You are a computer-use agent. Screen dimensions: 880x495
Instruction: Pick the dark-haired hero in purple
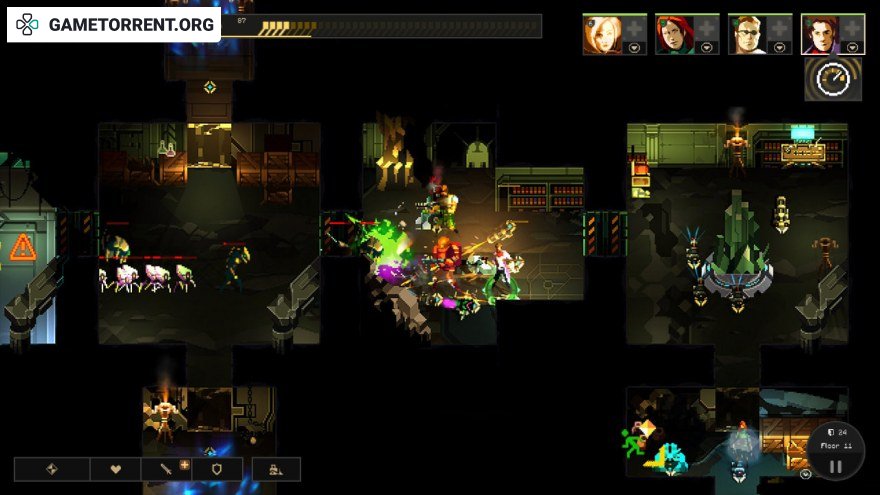(x=821, y=33)
